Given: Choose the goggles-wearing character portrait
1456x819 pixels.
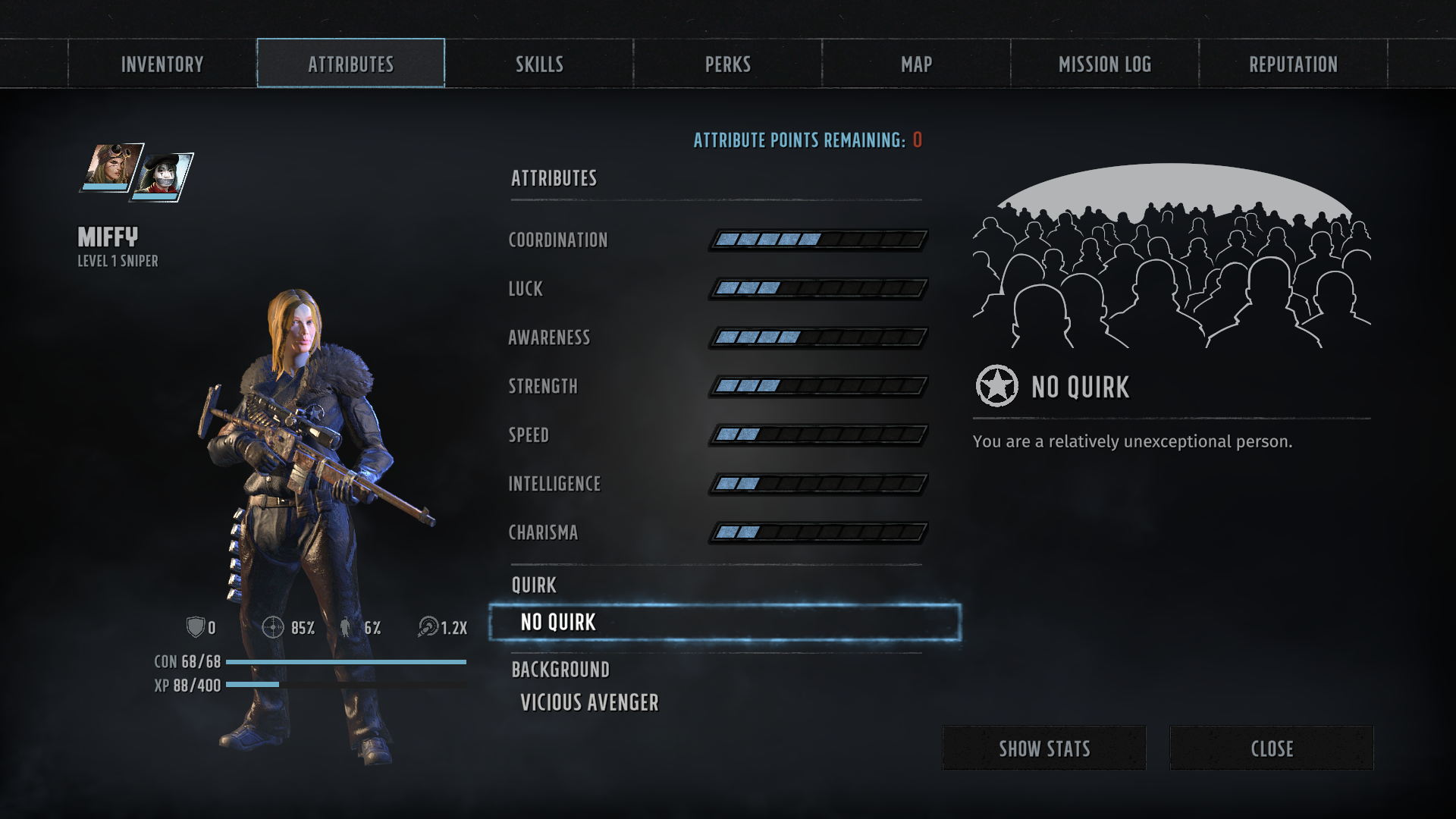Looking at the screenshot, I should tap(112, 167).
